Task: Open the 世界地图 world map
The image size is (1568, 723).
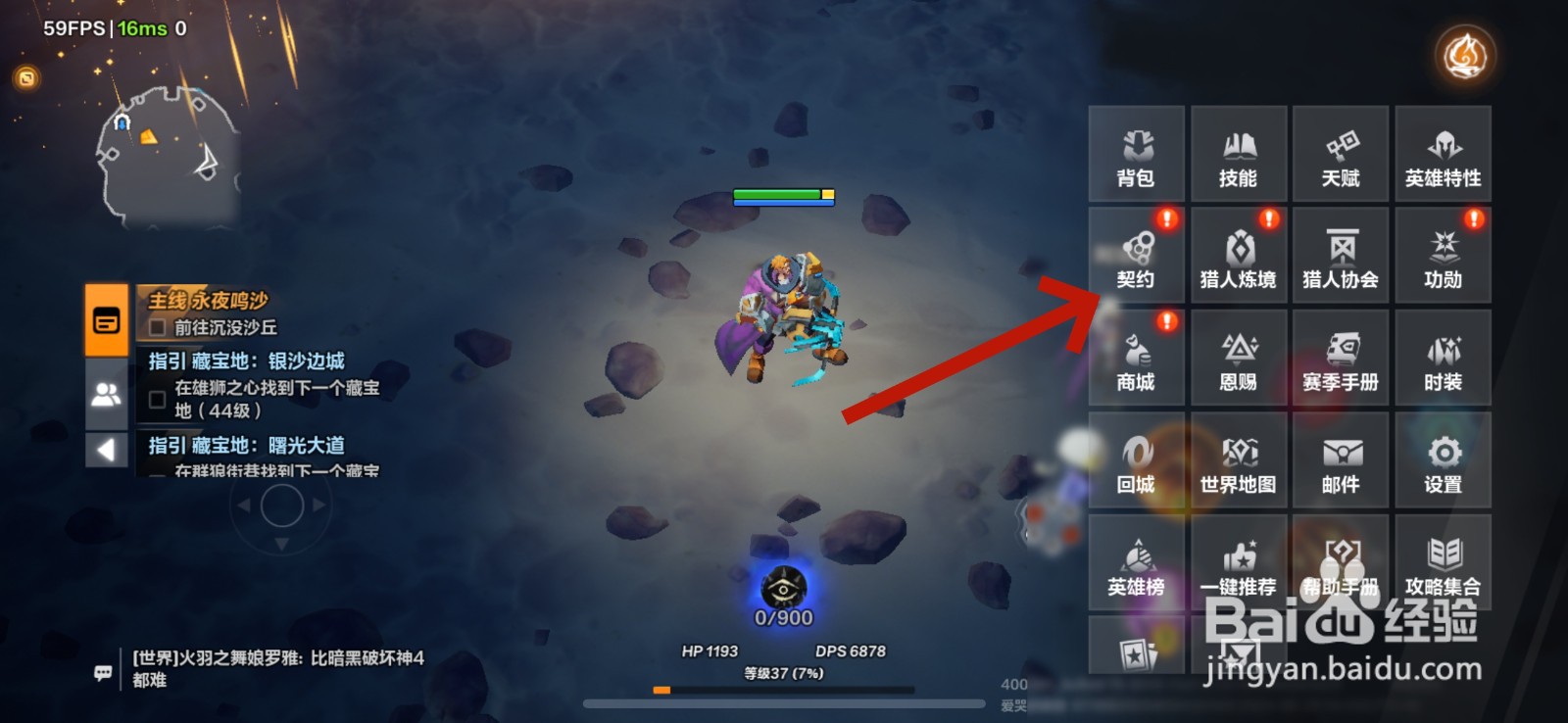Action: pos(1238,460)
